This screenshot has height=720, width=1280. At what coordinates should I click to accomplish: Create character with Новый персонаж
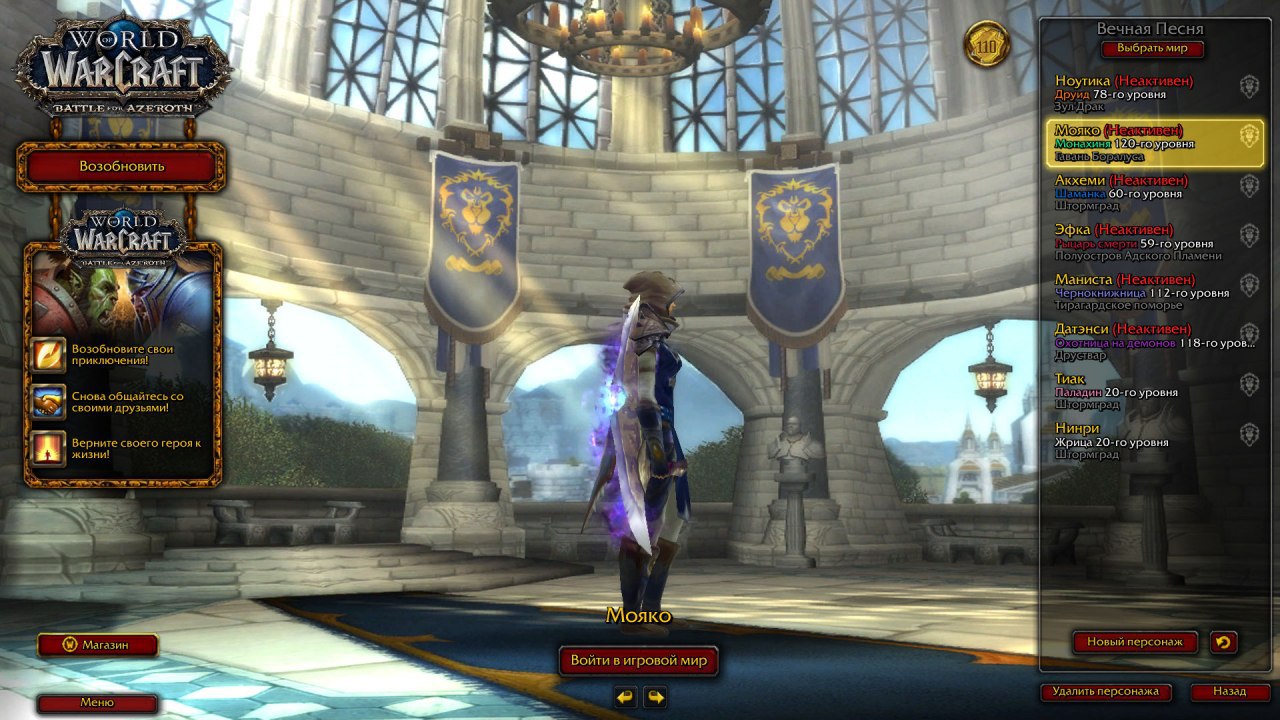point(1135,642)
